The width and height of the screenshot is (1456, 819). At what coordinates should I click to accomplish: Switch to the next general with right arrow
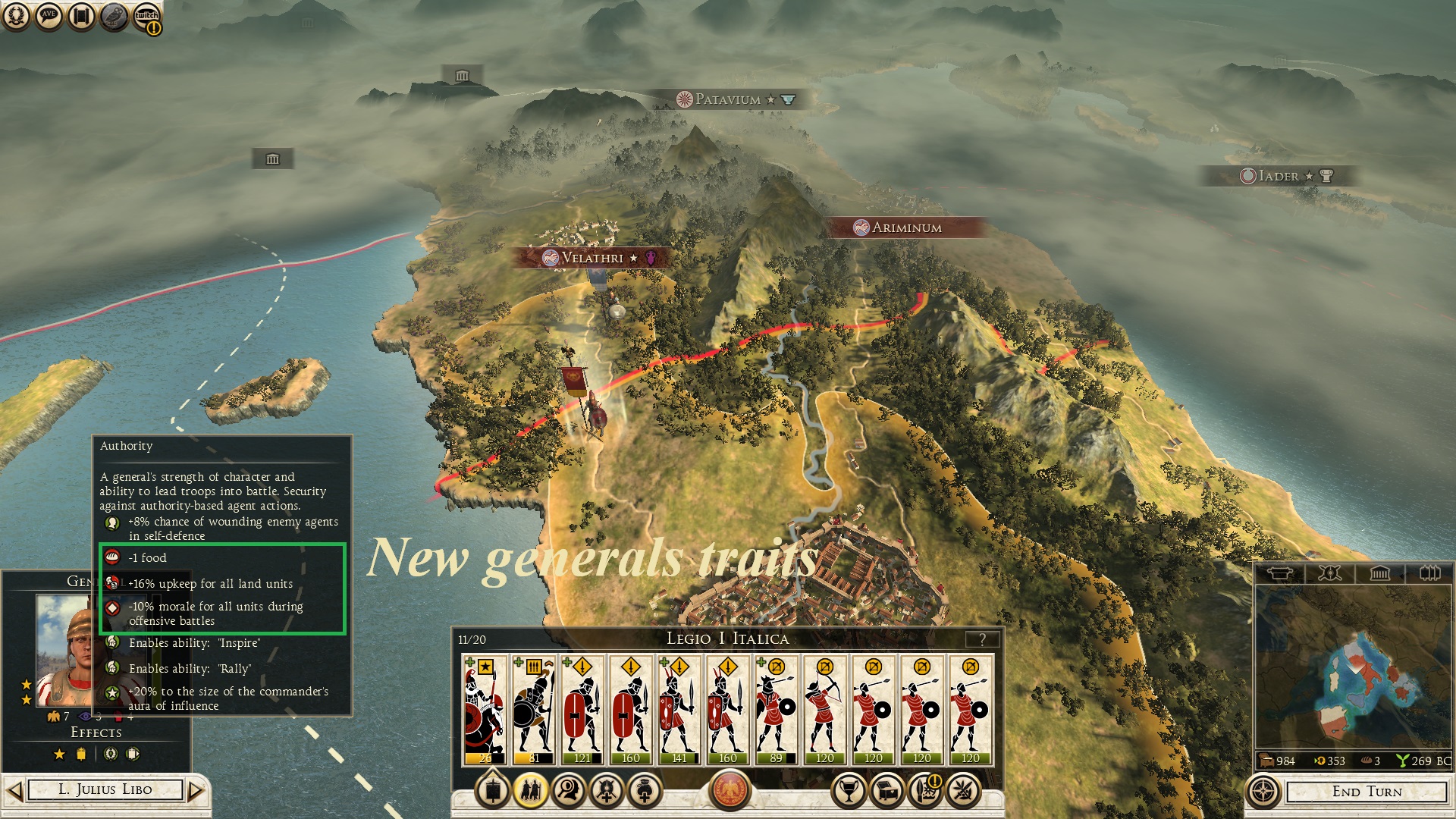coord(196,791)
